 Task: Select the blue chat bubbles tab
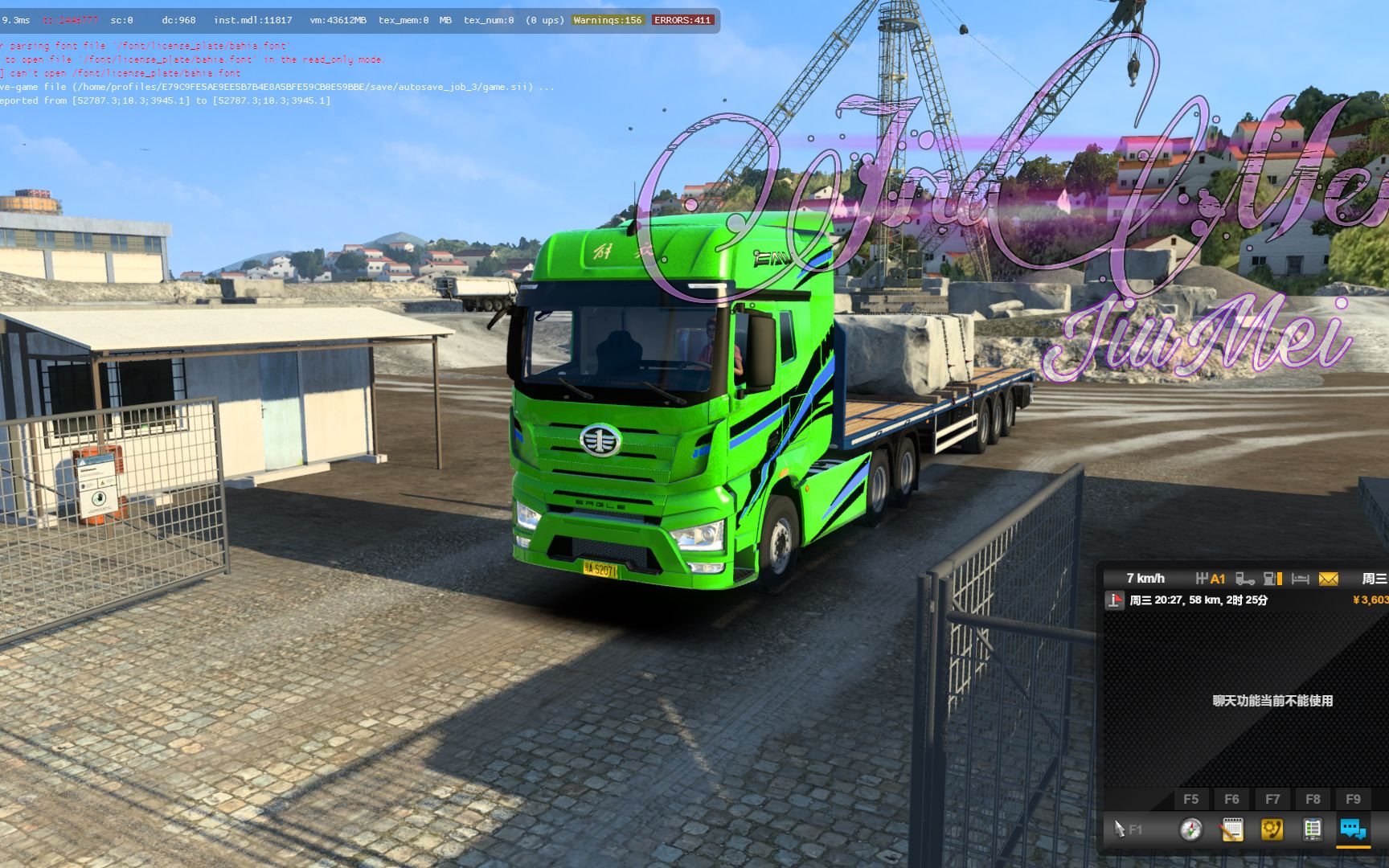[x=1353, y=829]
